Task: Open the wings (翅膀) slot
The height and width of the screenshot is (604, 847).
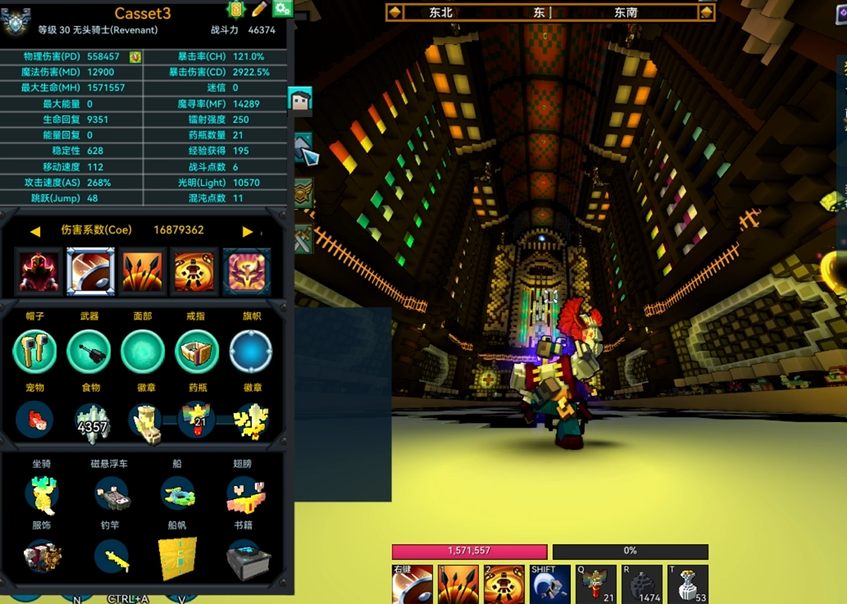Action: coord(244,494)
